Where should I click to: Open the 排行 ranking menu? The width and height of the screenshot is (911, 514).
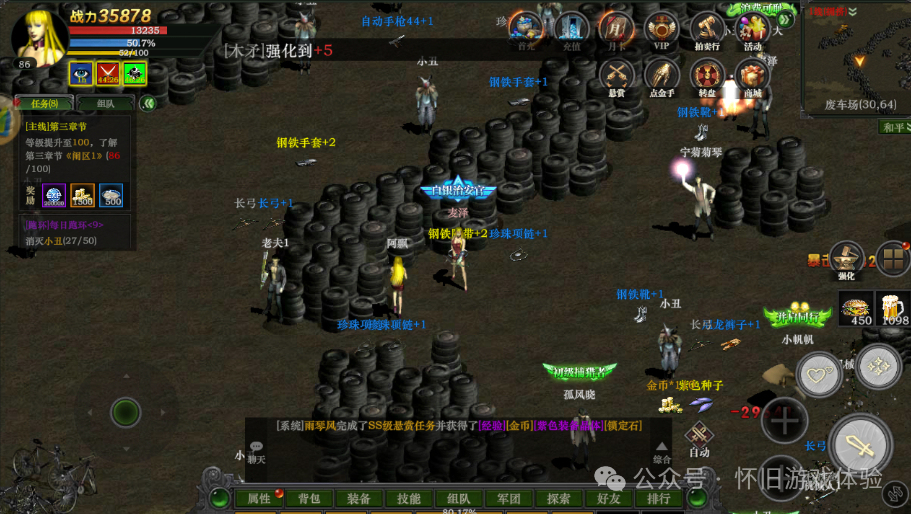(x=659, y=498)
